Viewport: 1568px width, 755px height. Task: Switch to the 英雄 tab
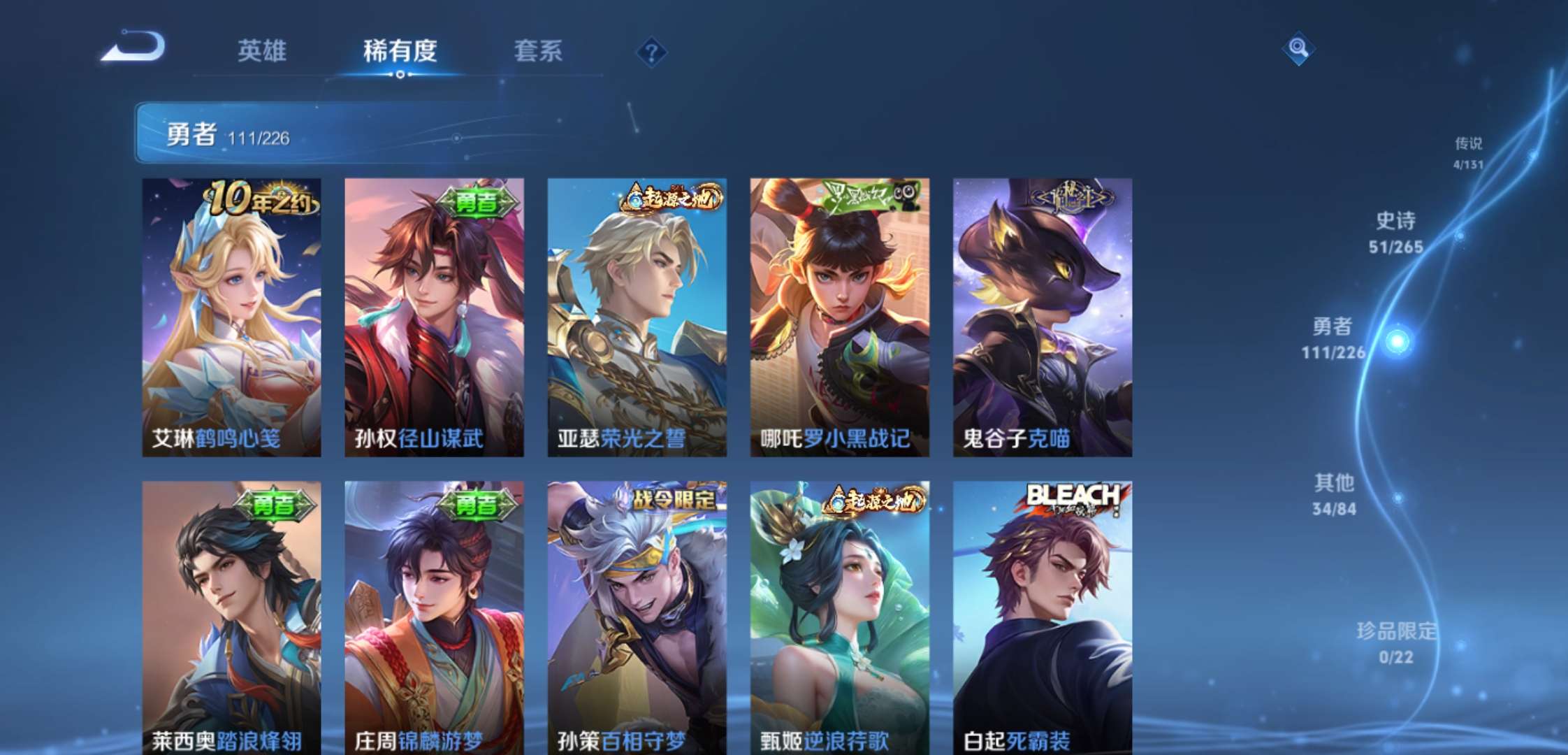pyautogui.click(x=262, y=50)
